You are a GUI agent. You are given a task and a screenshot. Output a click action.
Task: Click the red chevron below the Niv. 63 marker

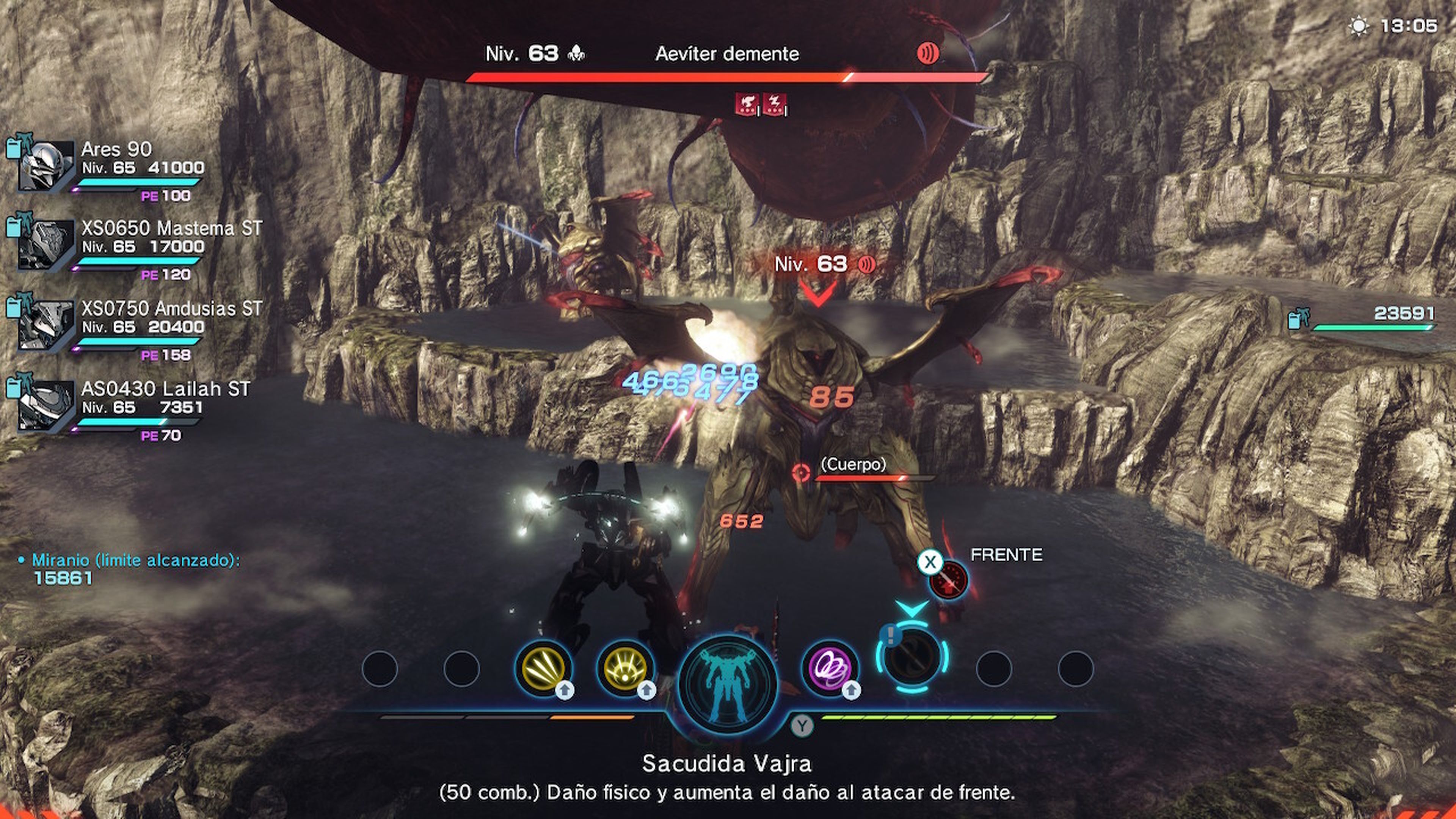818,292
